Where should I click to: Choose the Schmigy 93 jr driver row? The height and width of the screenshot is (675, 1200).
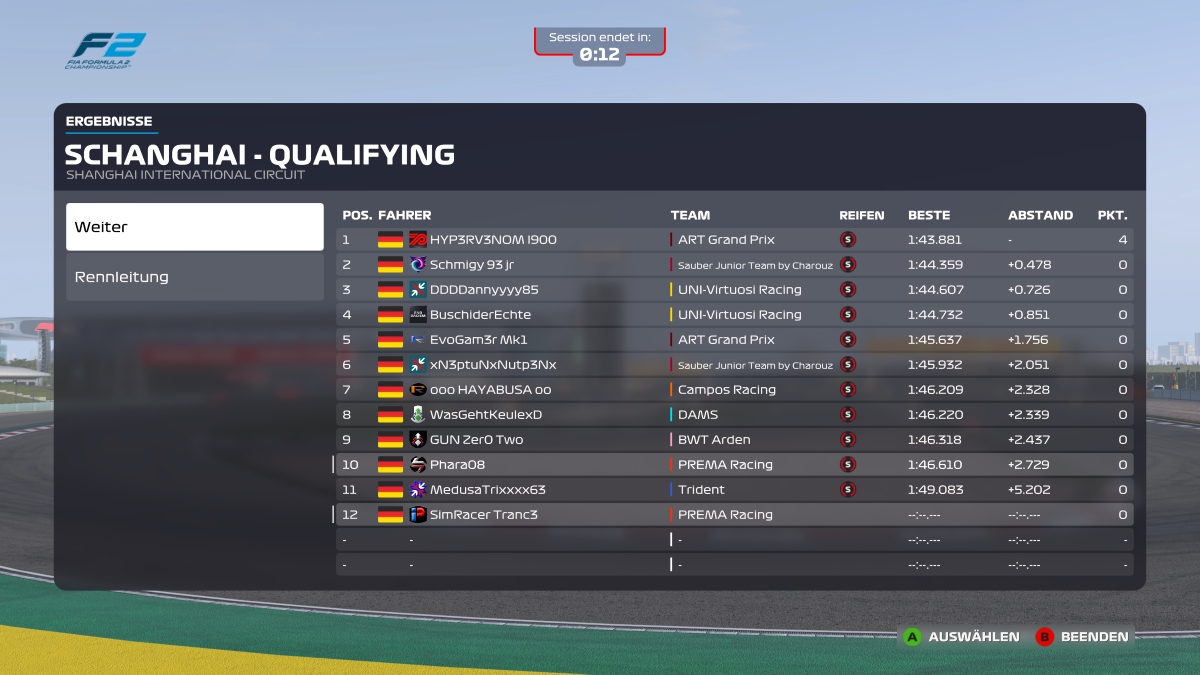point(472,265)
